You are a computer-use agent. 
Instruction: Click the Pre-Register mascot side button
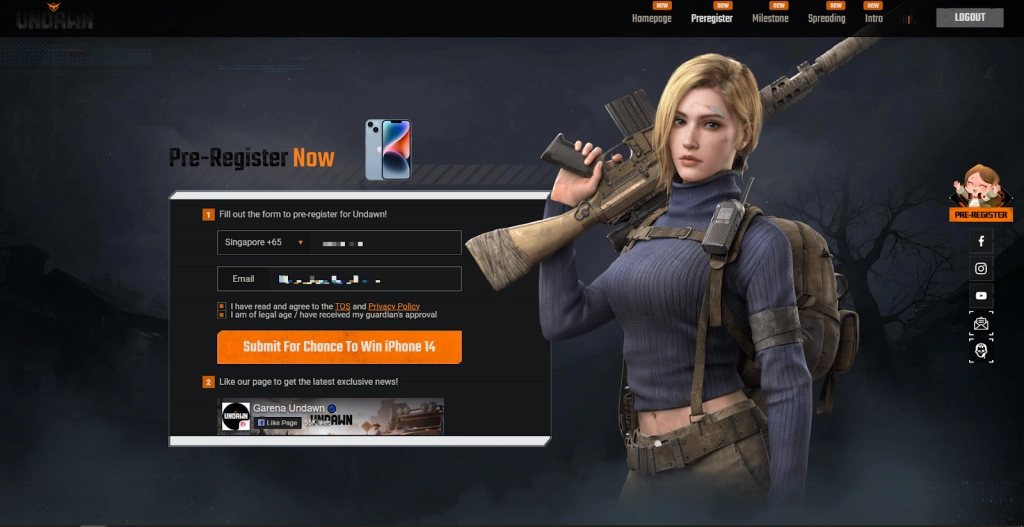point(980,194)
